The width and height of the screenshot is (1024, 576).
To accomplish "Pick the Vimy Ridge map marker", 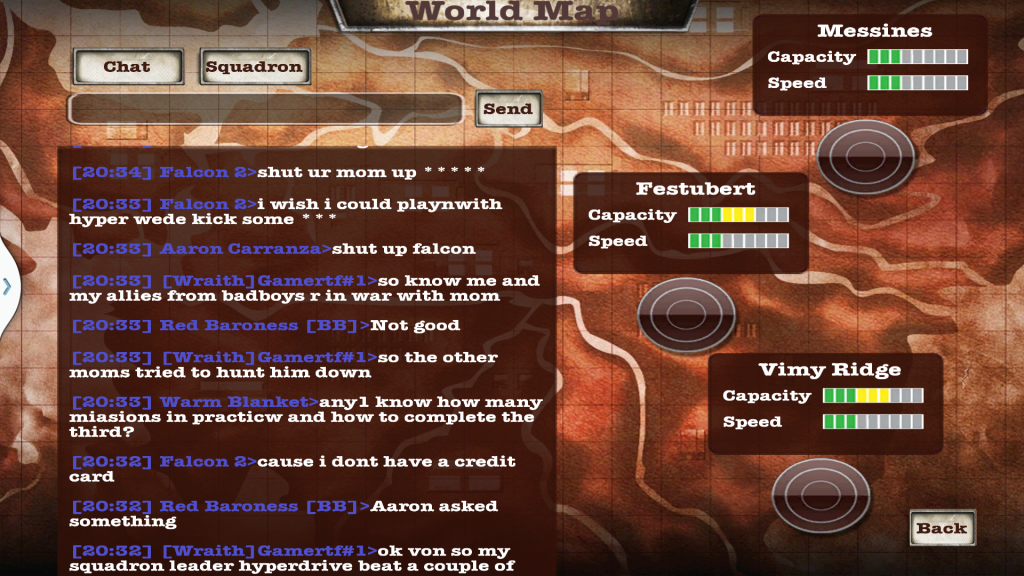I will click(820, 495).
